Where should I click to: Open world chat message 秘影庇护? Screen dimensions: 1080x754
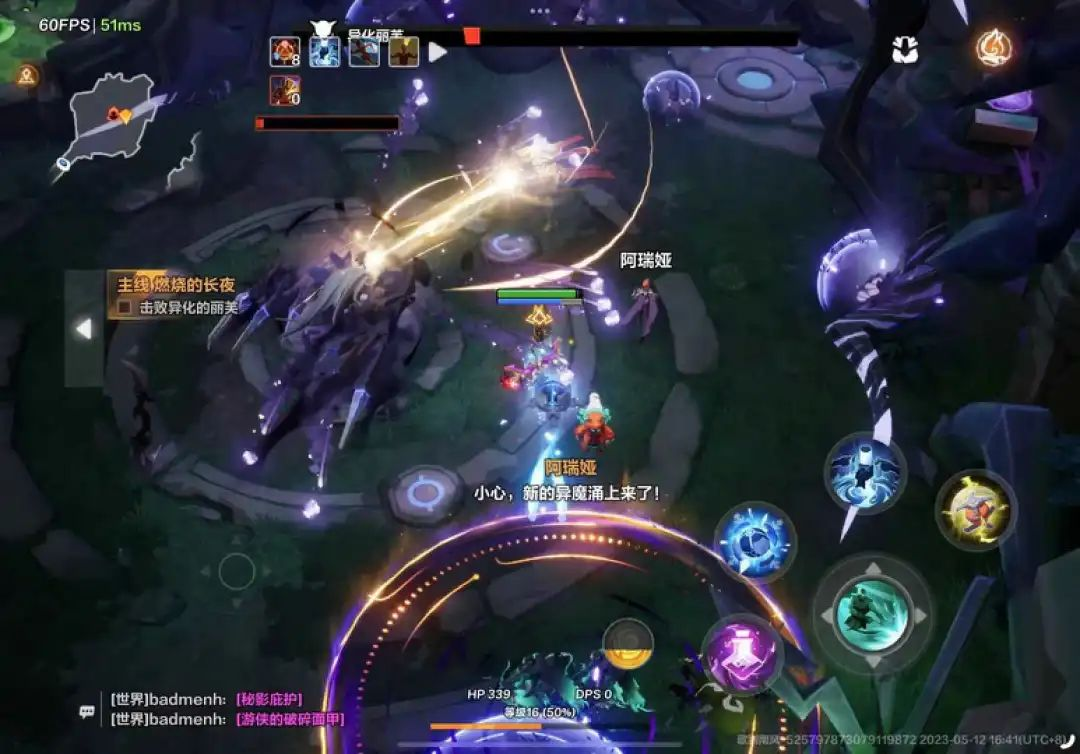click(x=268, y=699)
